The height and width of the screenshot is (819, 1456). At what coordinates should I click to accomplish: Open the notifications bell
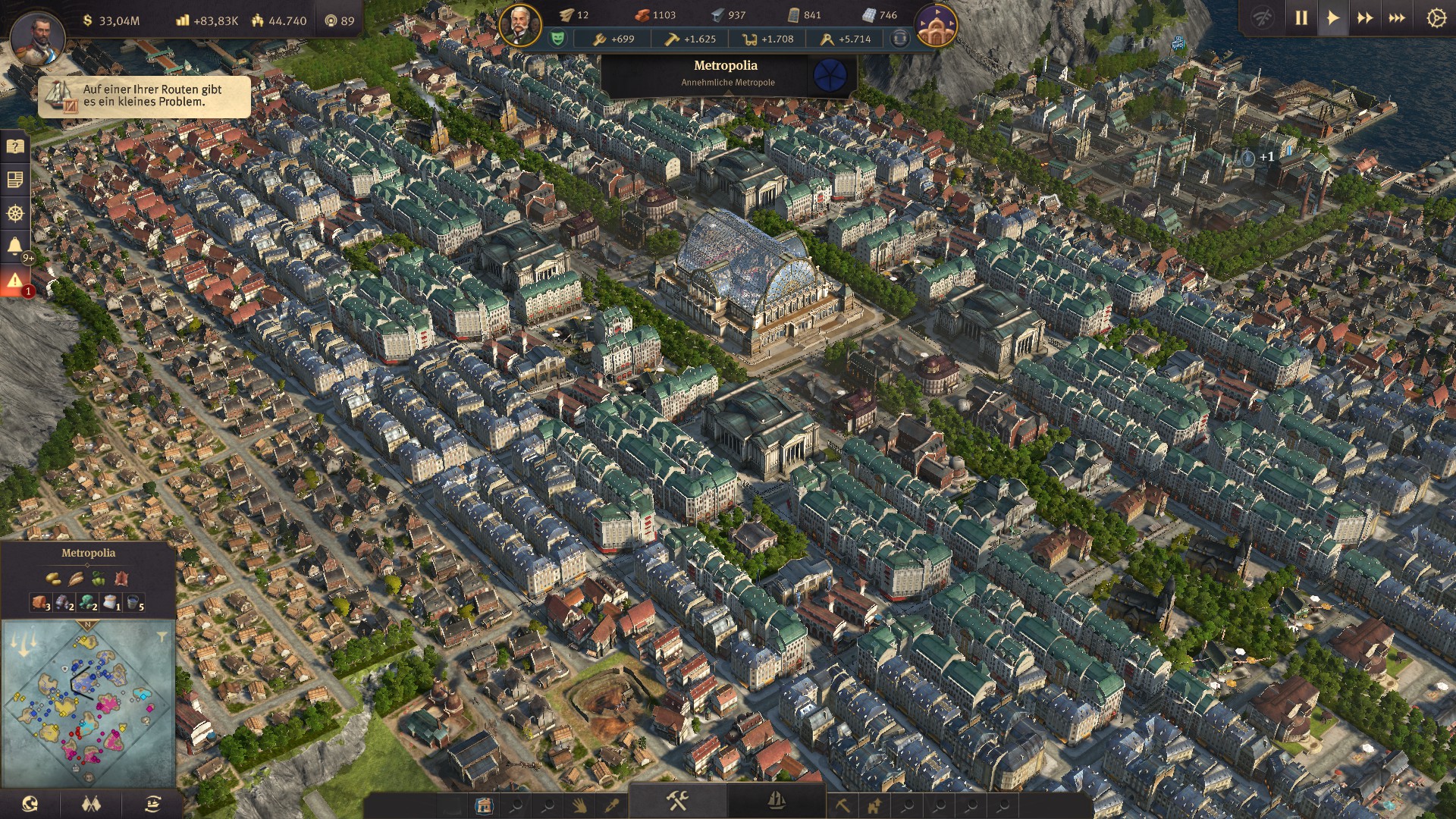pos(14,246)
